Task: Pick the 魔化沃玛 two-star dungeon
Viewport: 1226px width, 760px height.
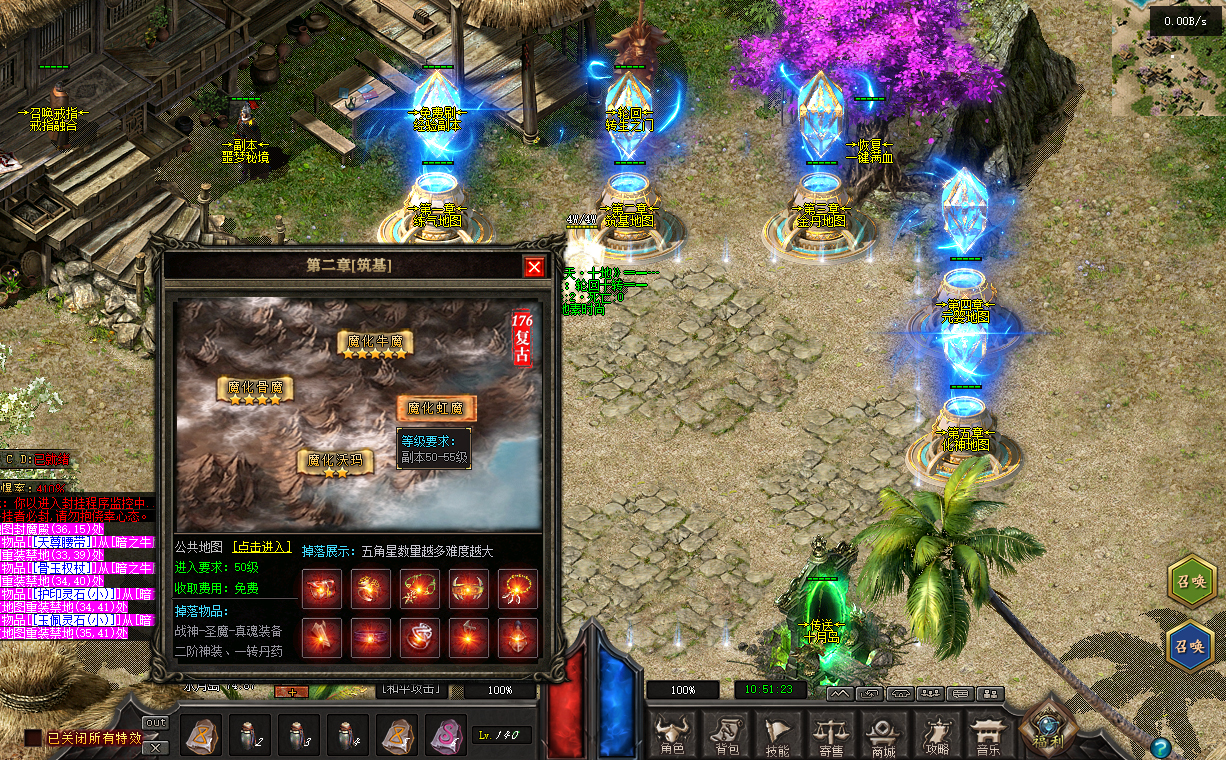Action: point(334,461)
